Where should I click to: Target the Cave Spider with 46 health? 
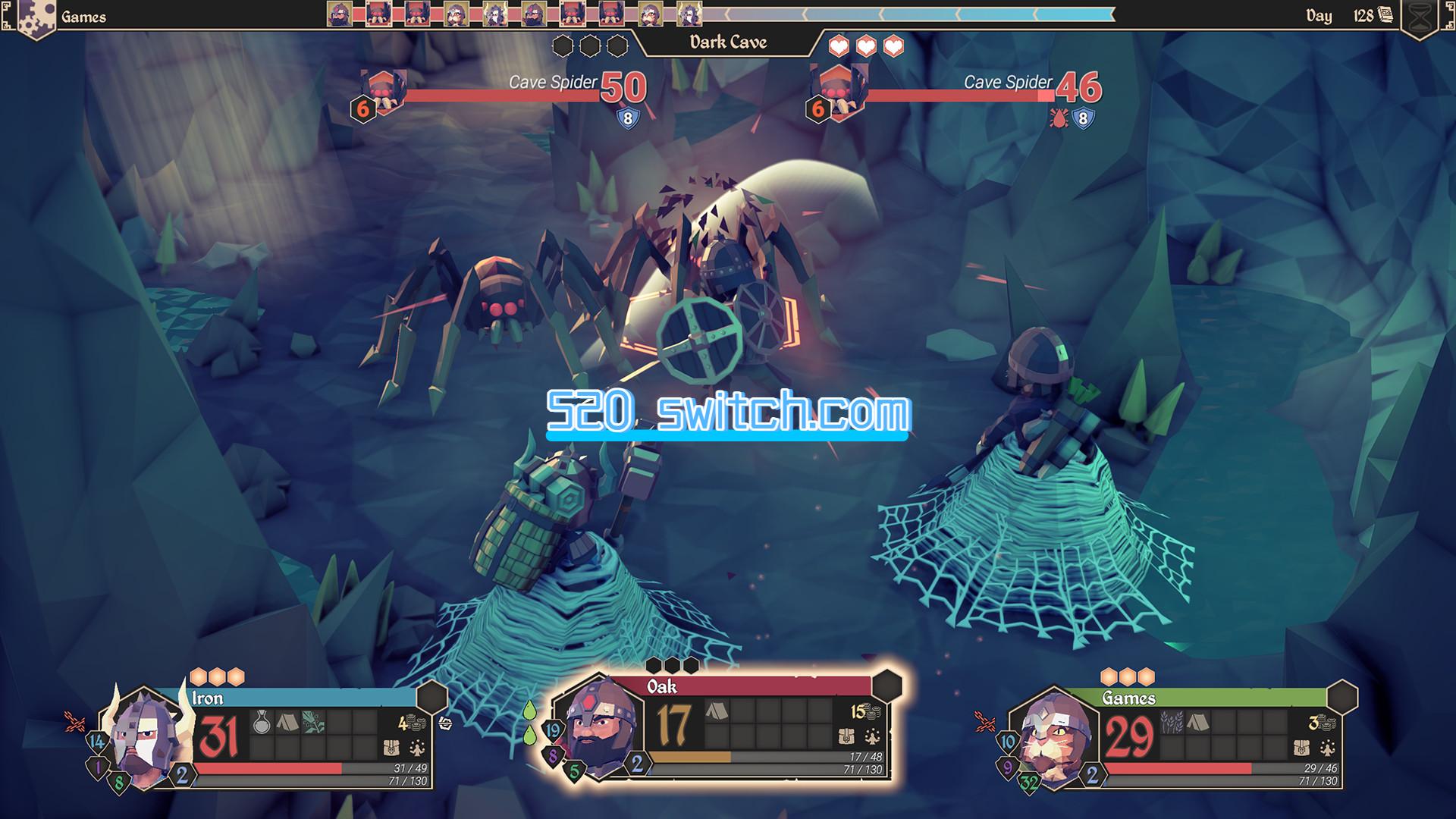[839, 92]
